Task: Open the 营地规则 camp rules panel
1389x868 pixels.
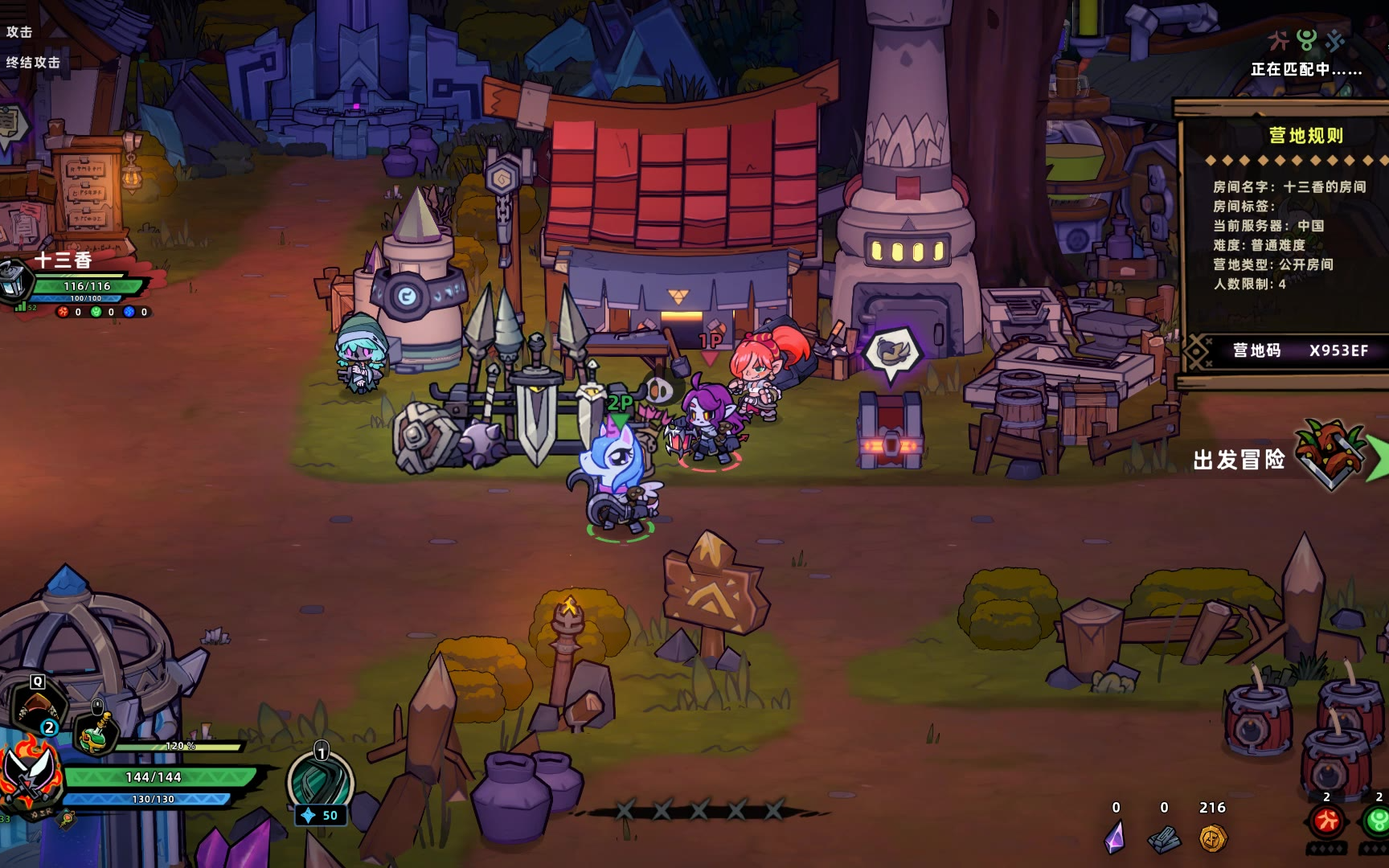Action: [x=1305, y=136]
